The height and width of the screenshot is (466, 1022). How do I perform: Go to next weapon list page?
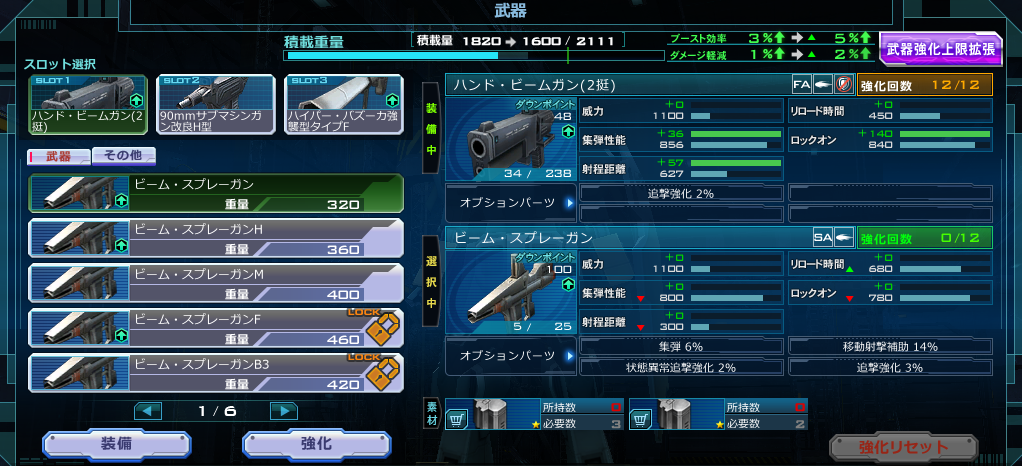click(x=284, y=411)
